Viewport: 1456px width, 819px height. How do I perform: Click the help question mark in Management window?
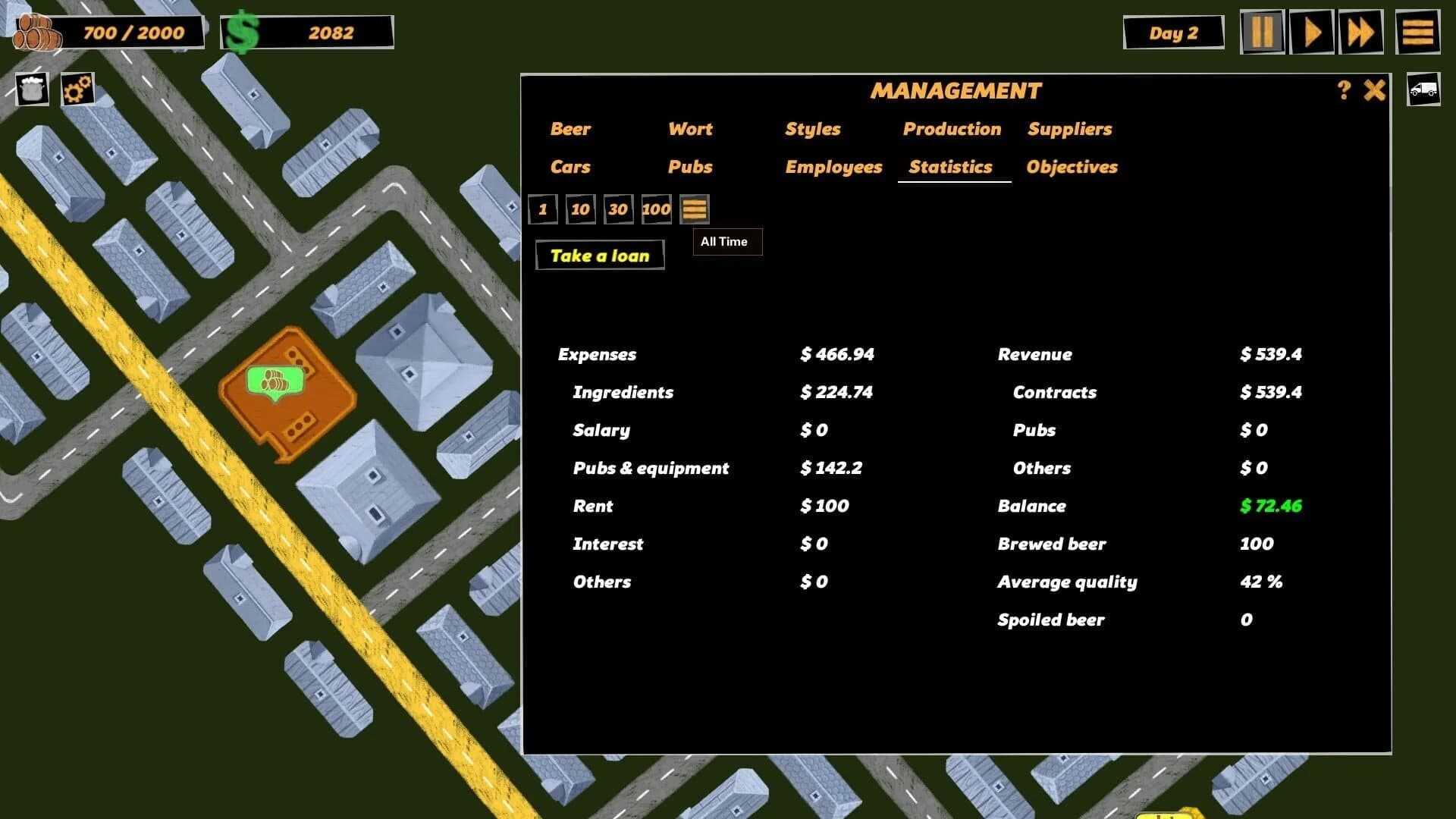pyautogui.click(x=1345, y=90)
